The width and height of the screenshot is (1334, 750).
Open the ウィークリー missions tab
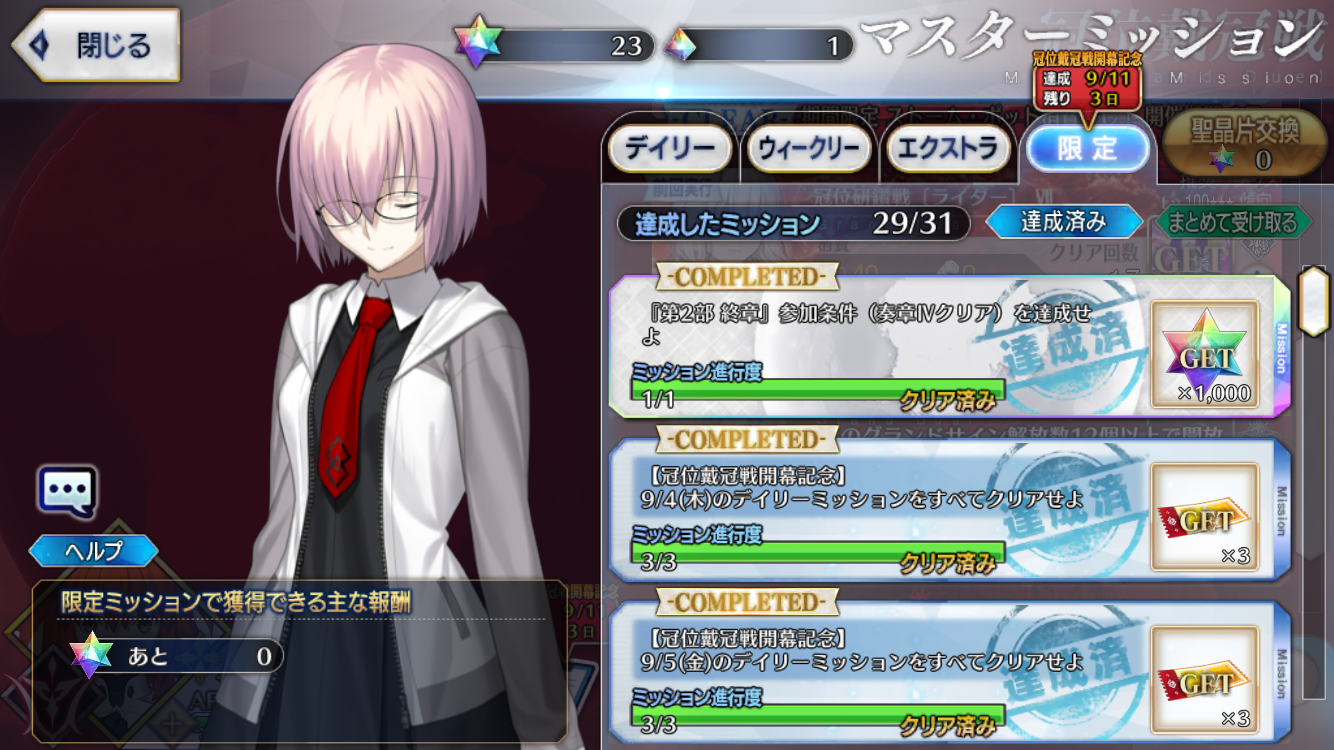click(809, 149)
